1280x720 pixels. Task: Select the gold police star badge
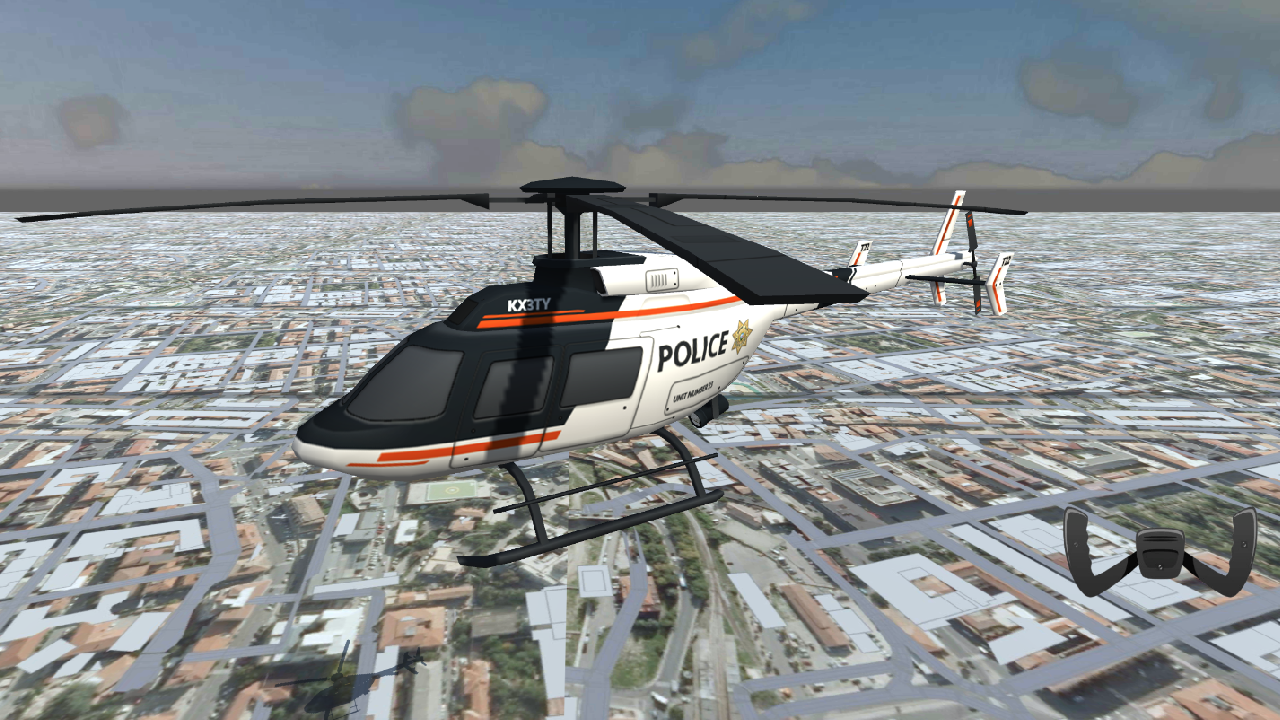(740, 337)
